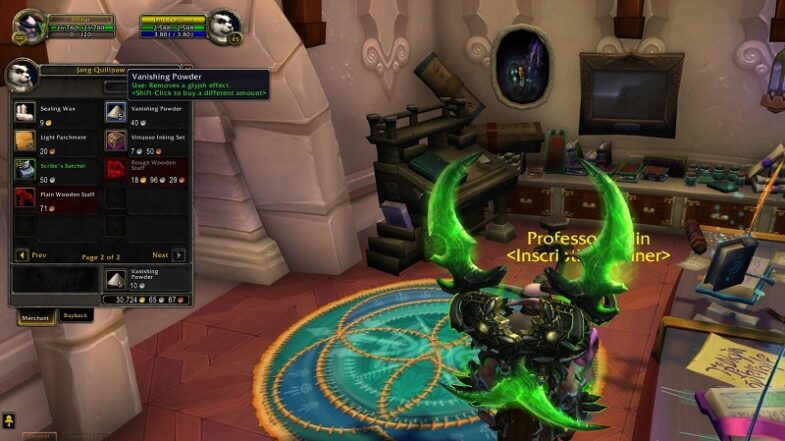The height and width of the screenshot is (441, 785).
Task: Switch to the Buyback tab
Action: [76, 316]
